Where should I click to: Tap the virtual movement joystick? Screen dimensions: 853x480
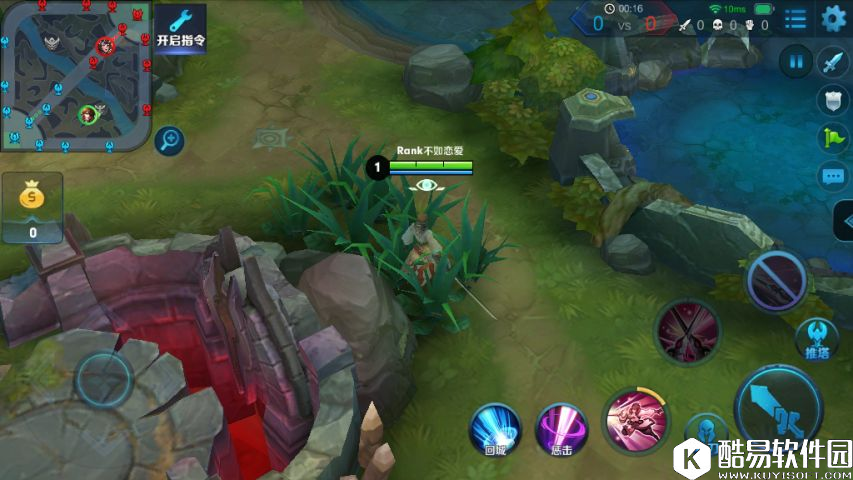coord(103,380)
